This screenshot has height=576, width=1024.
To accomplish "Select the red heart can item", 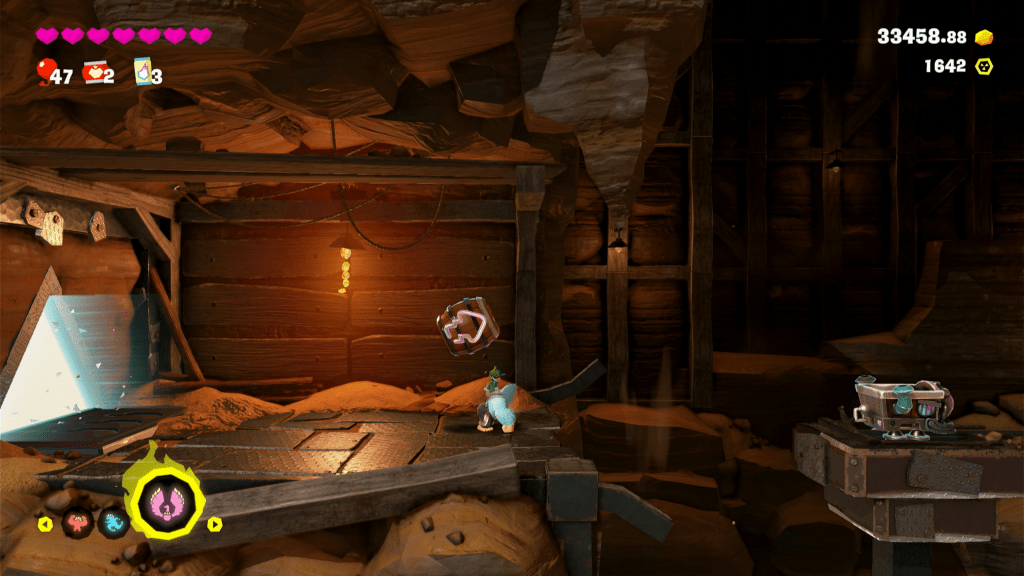I will (x=94, y=71).
